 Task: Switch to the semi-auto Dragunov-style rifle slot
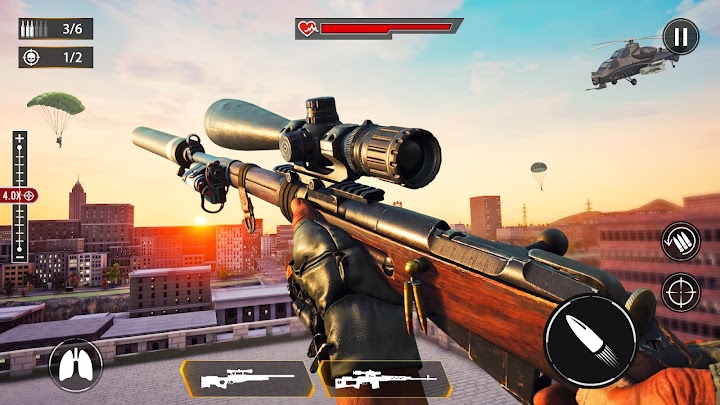tap(384, 380)
